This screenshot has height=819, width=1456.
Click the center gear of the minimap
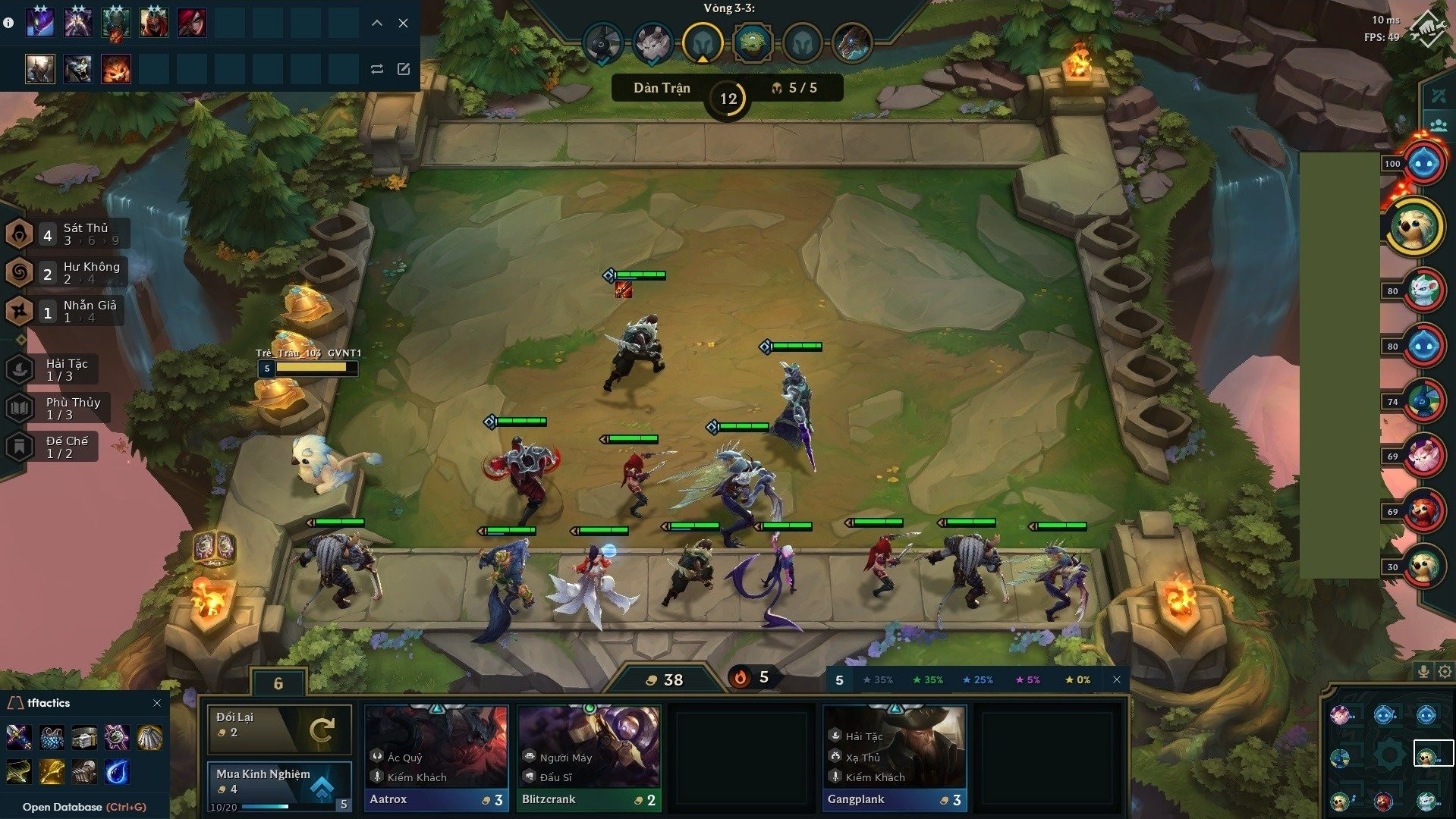[x=1388, y=756]
